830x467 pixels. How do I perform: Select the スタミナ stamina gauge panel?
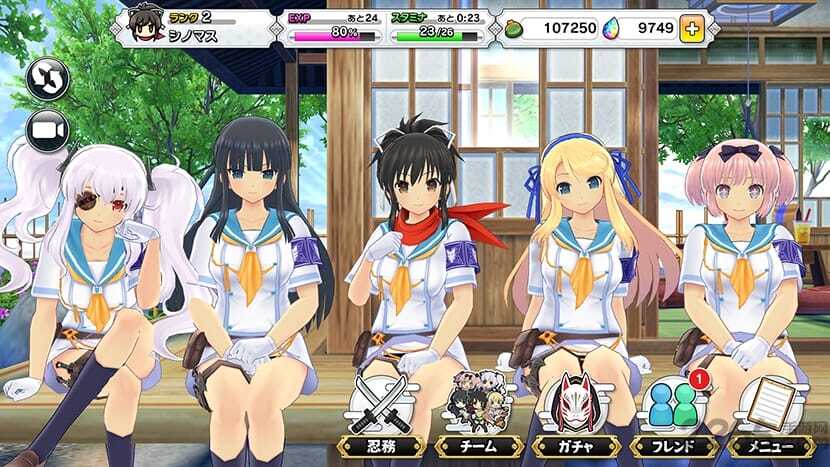click(436, 28)
